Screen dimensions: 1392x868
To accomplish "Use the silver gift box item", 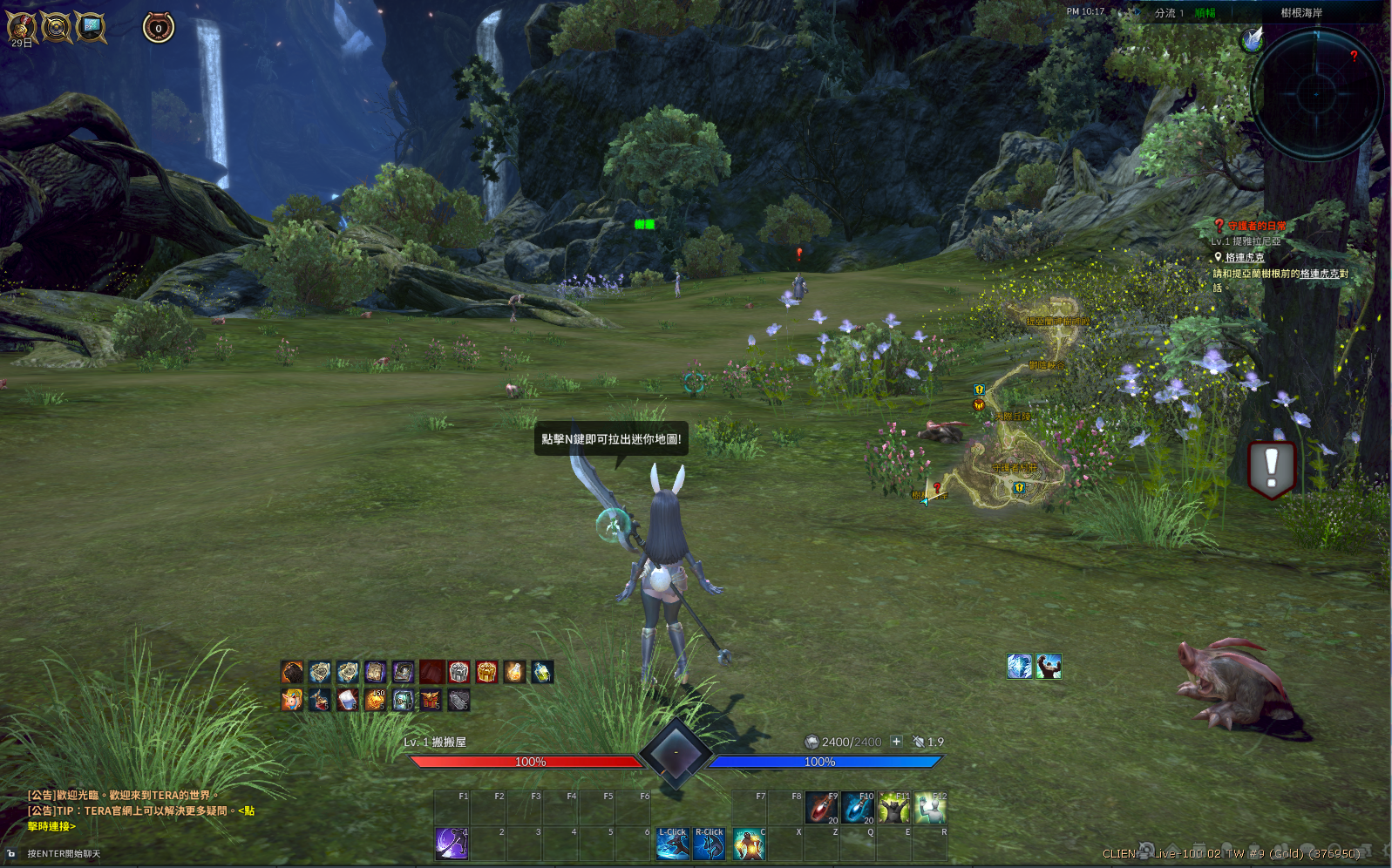I will (x=459, y=672).
